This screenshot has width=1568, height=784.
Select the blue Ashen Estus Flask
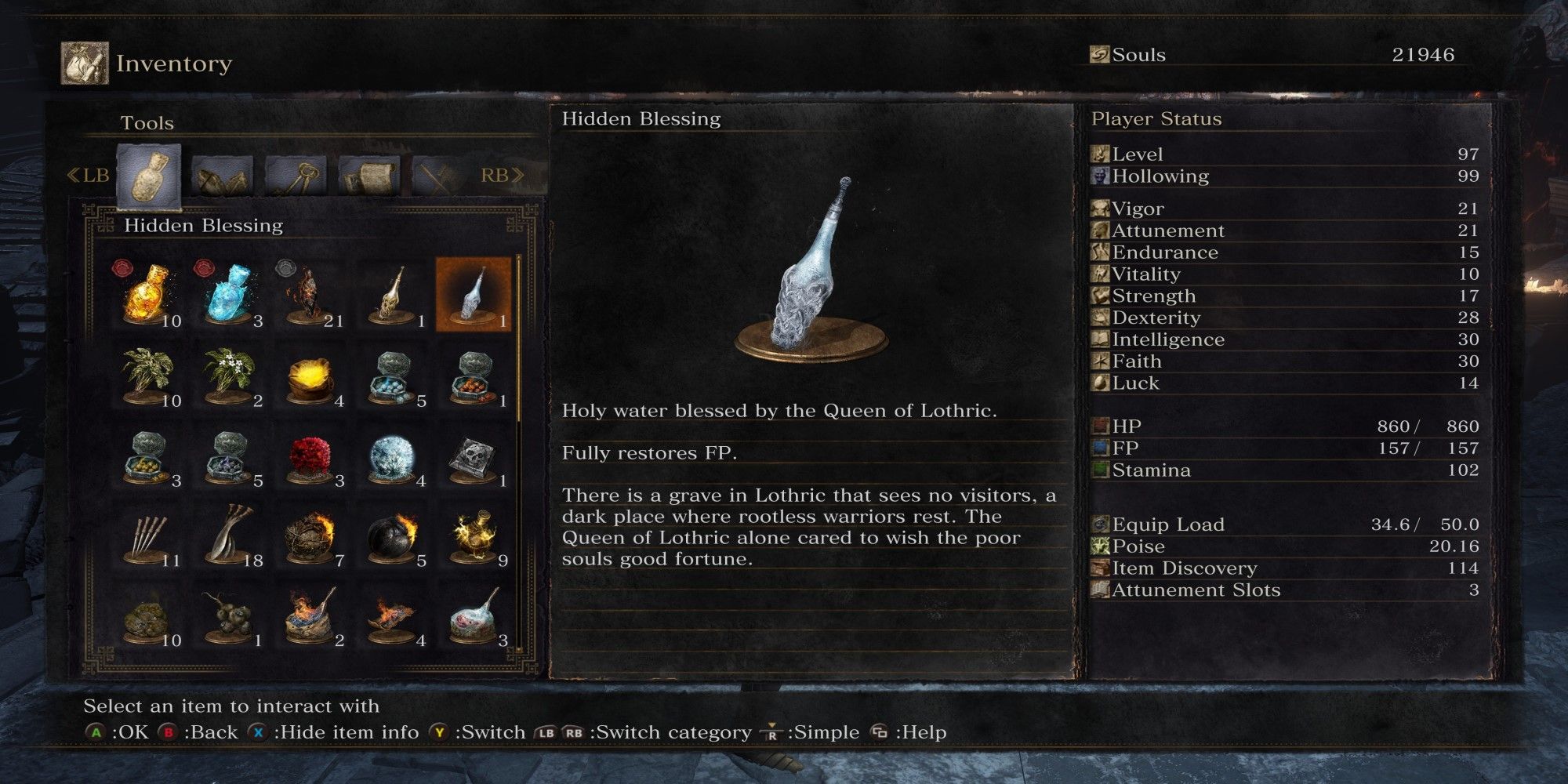pyautogui.click(x=229, y=295)
